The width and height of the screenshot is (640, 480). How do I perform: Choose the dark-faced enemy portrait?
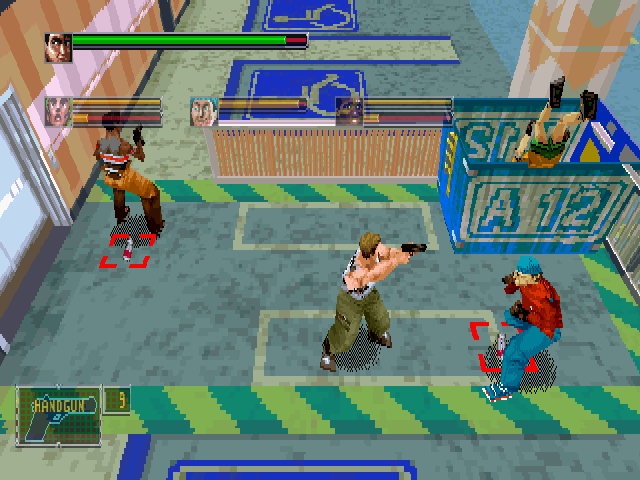[x=349, y=111]
